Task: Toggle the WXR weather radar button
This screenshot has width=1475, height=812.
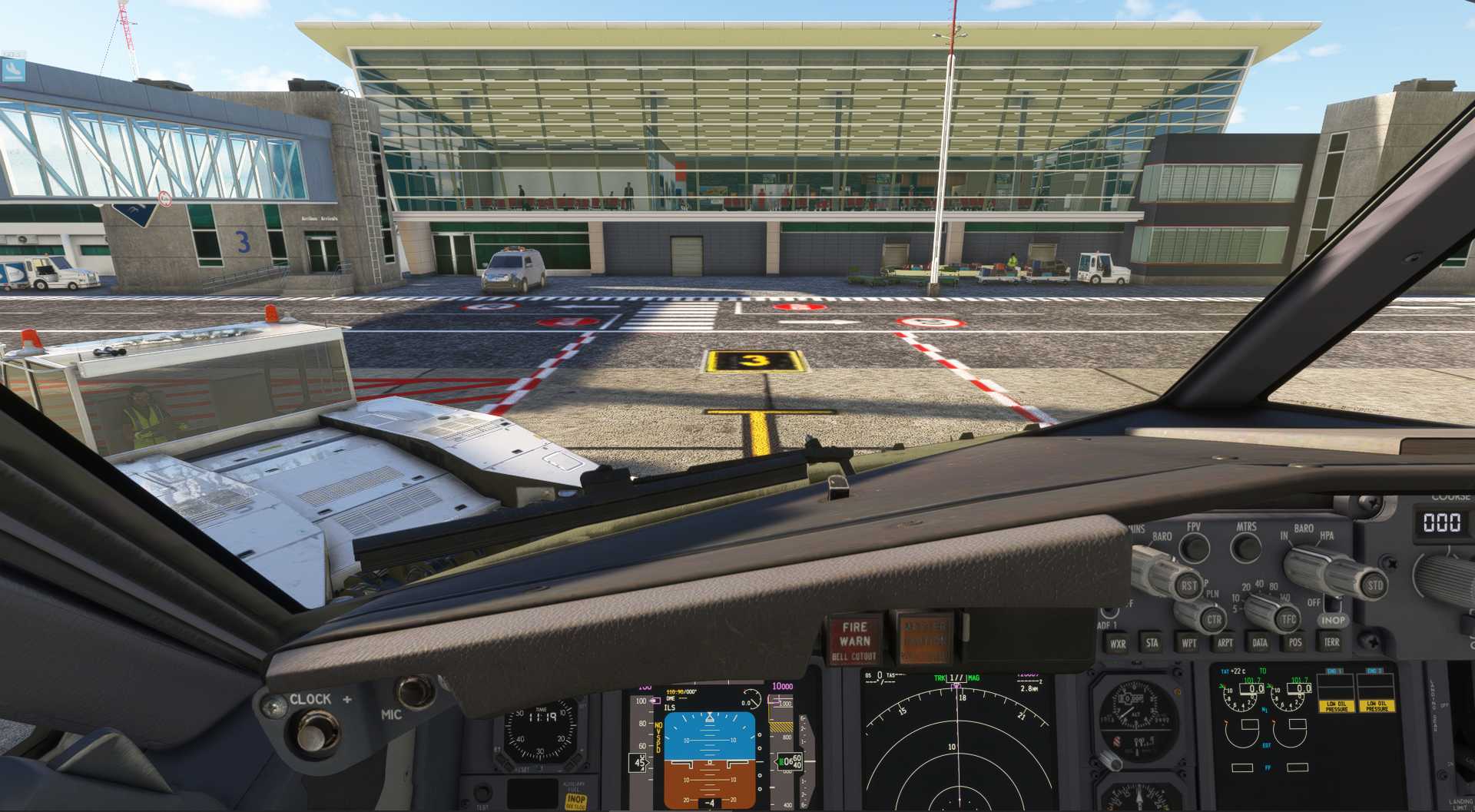Action: [1117, 644]
